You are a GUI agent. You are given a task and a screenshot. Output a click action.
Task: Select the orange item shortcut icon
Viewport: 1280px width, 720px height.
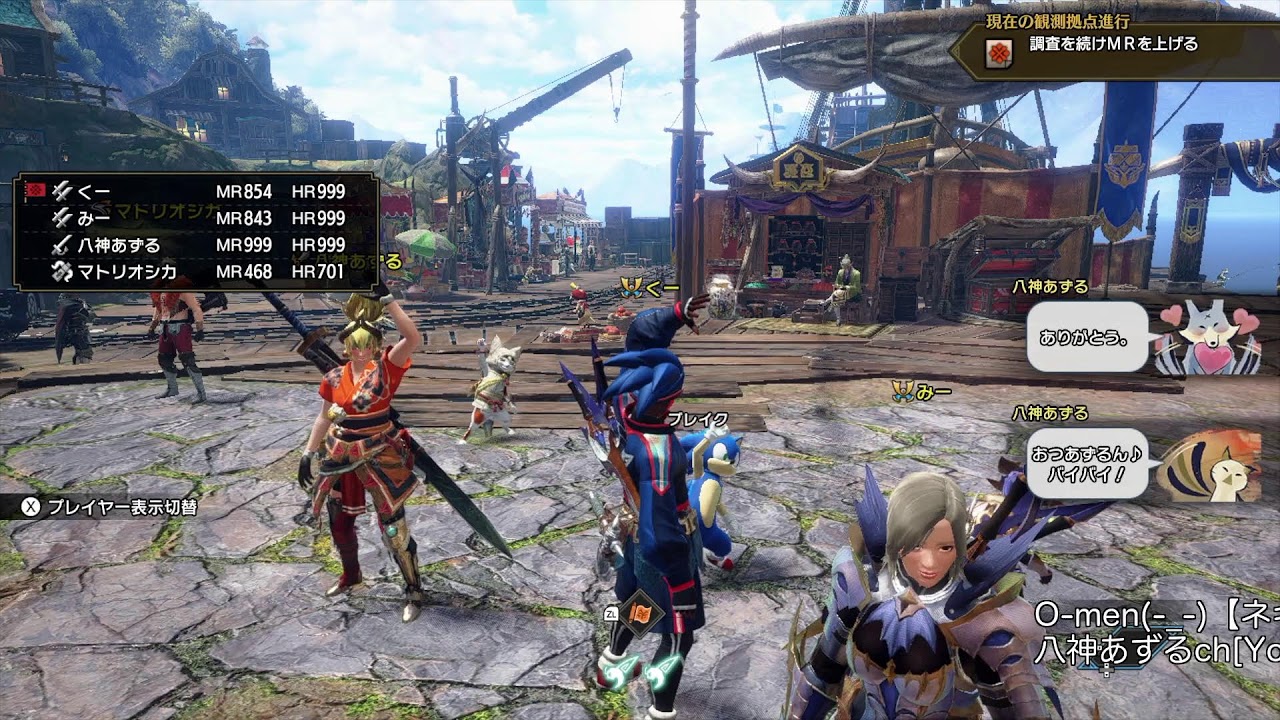pyautogui.click(x=637, y=612)
